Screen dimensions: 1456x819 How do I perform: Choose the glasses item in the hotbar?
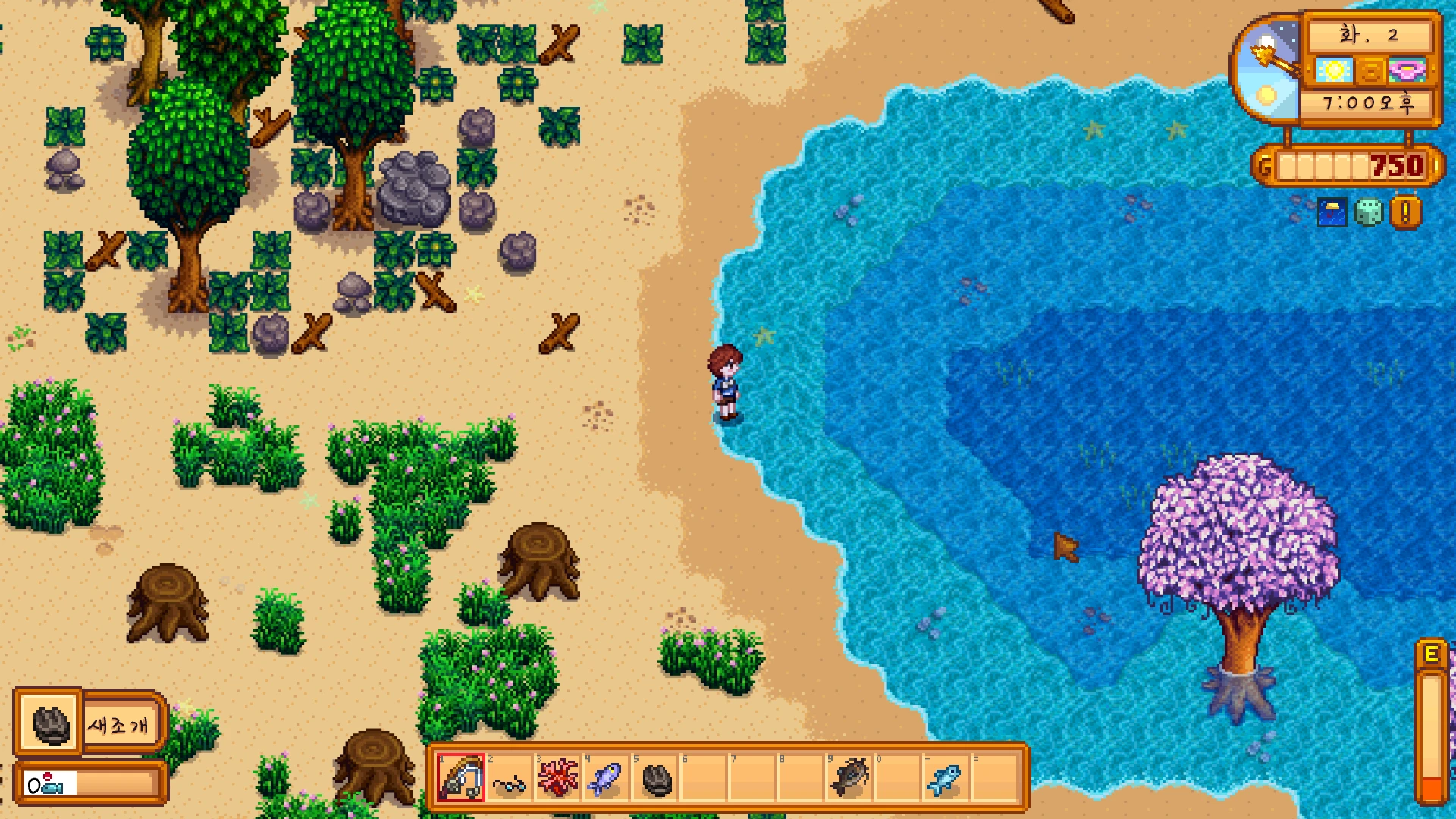click(x=509, y=779)
